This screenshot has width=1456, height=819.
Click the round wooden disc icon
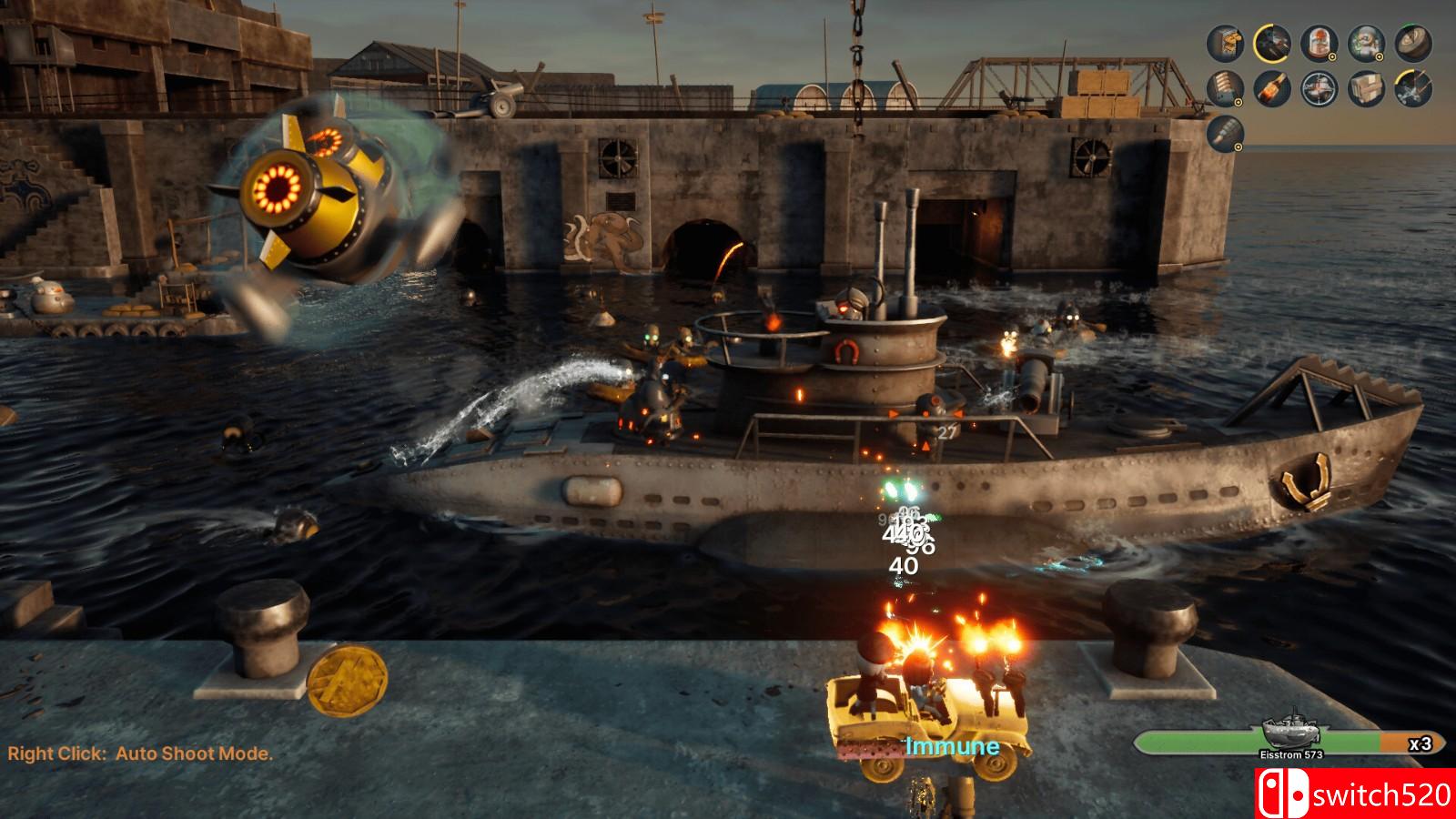click(x=1413, y=43)
